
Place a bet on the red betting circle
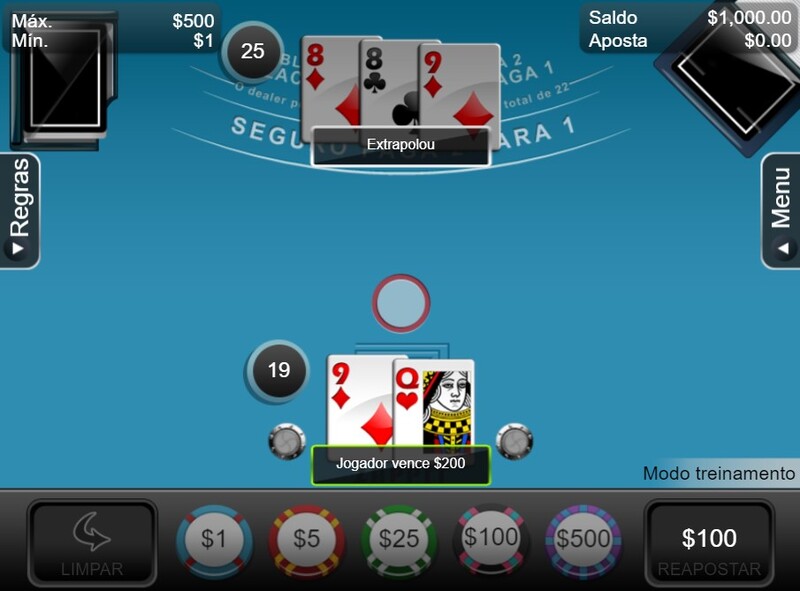[x=401, y=304]
